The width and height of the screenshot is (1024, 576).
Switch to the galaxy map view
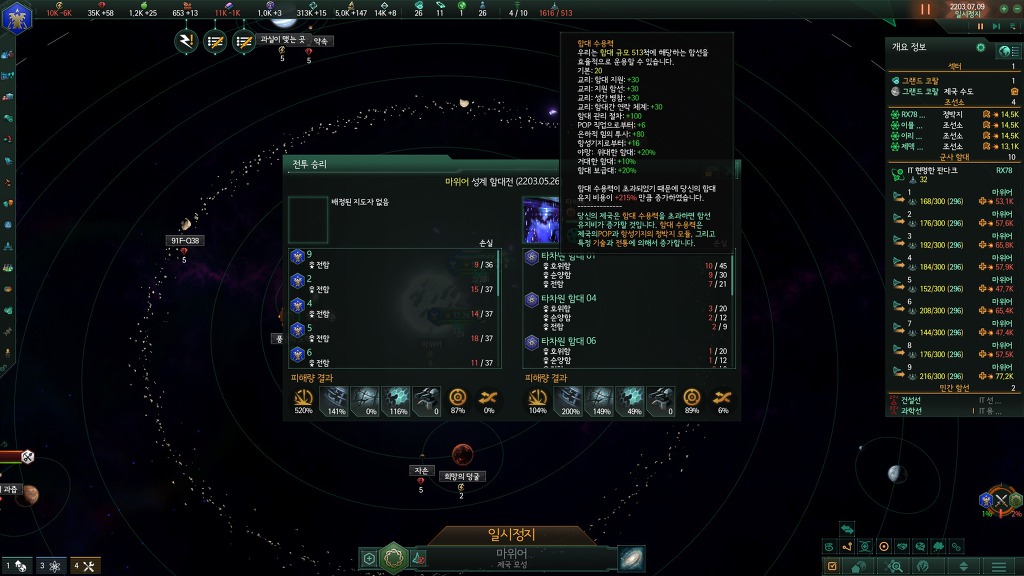coord(631,558)
